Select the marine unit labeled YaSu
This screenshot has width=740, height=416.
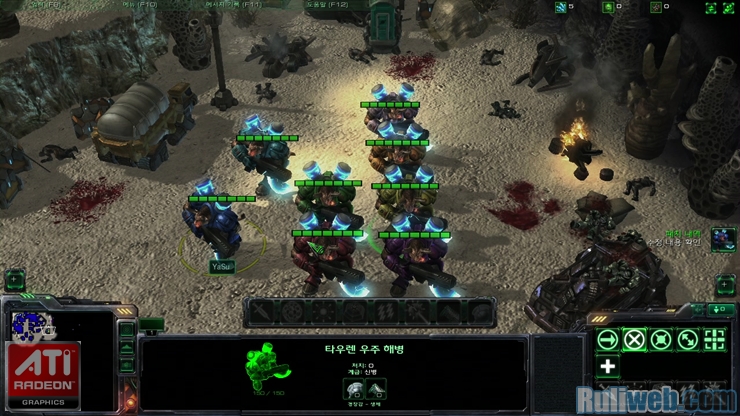213,230
